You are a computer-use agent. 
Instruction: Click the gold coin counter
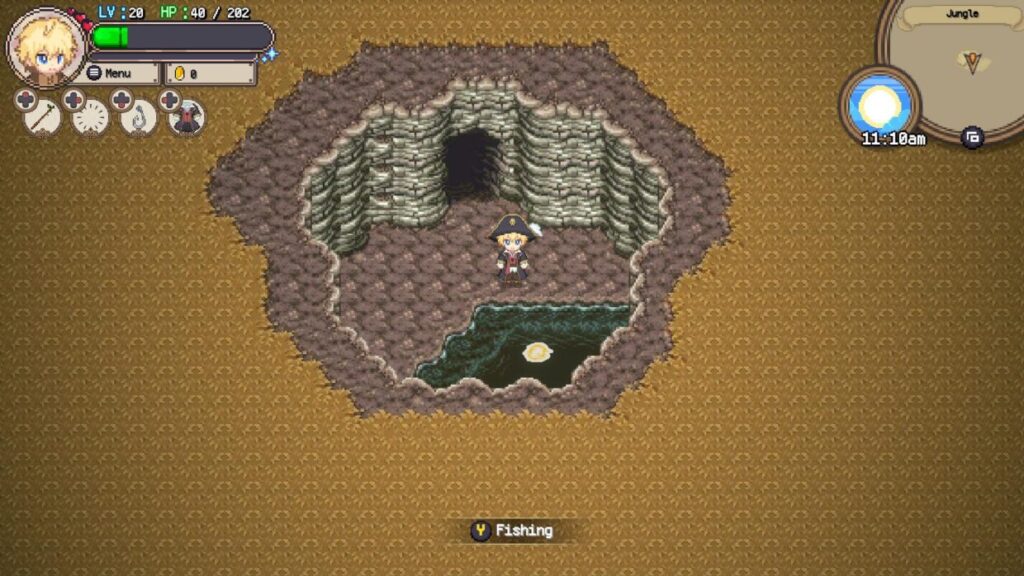210,73
